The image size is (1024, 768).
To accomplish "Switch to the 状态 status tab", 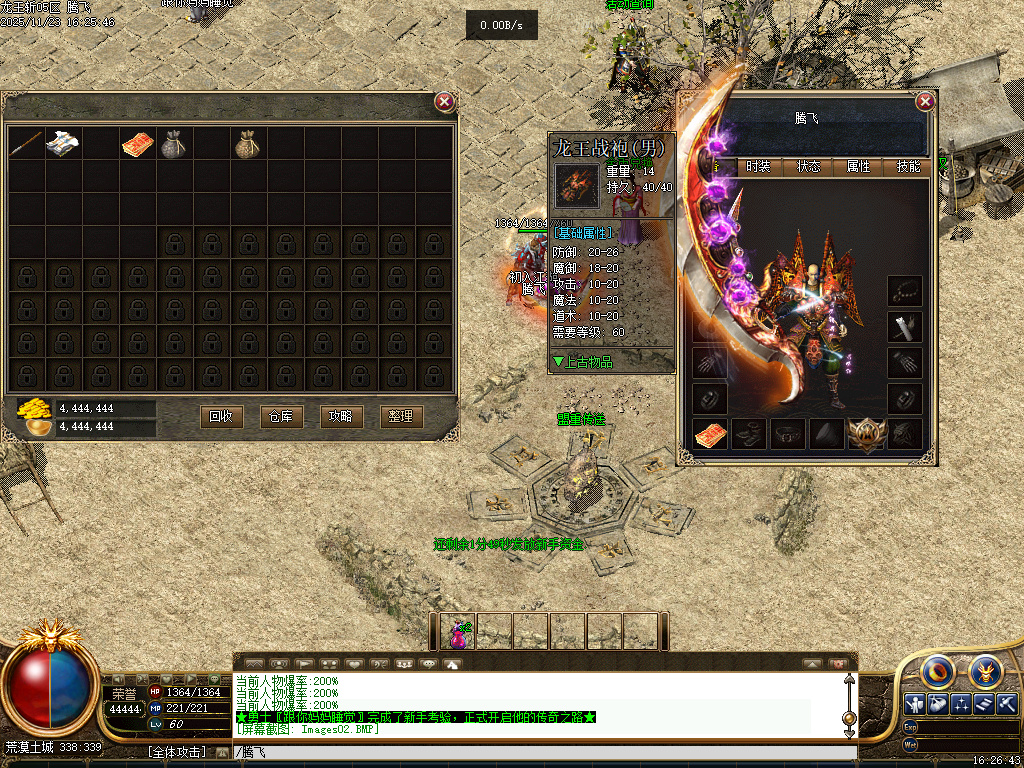I will pos(808,167).
